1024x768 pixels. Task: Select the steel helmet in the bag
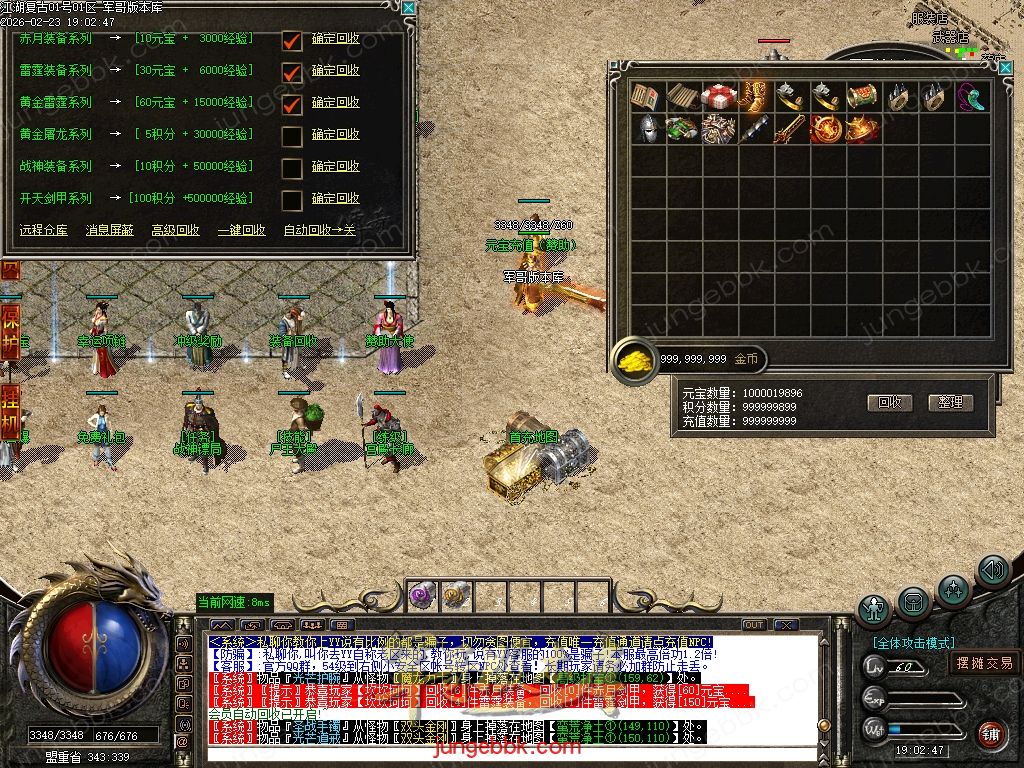[x=646, y=130]
